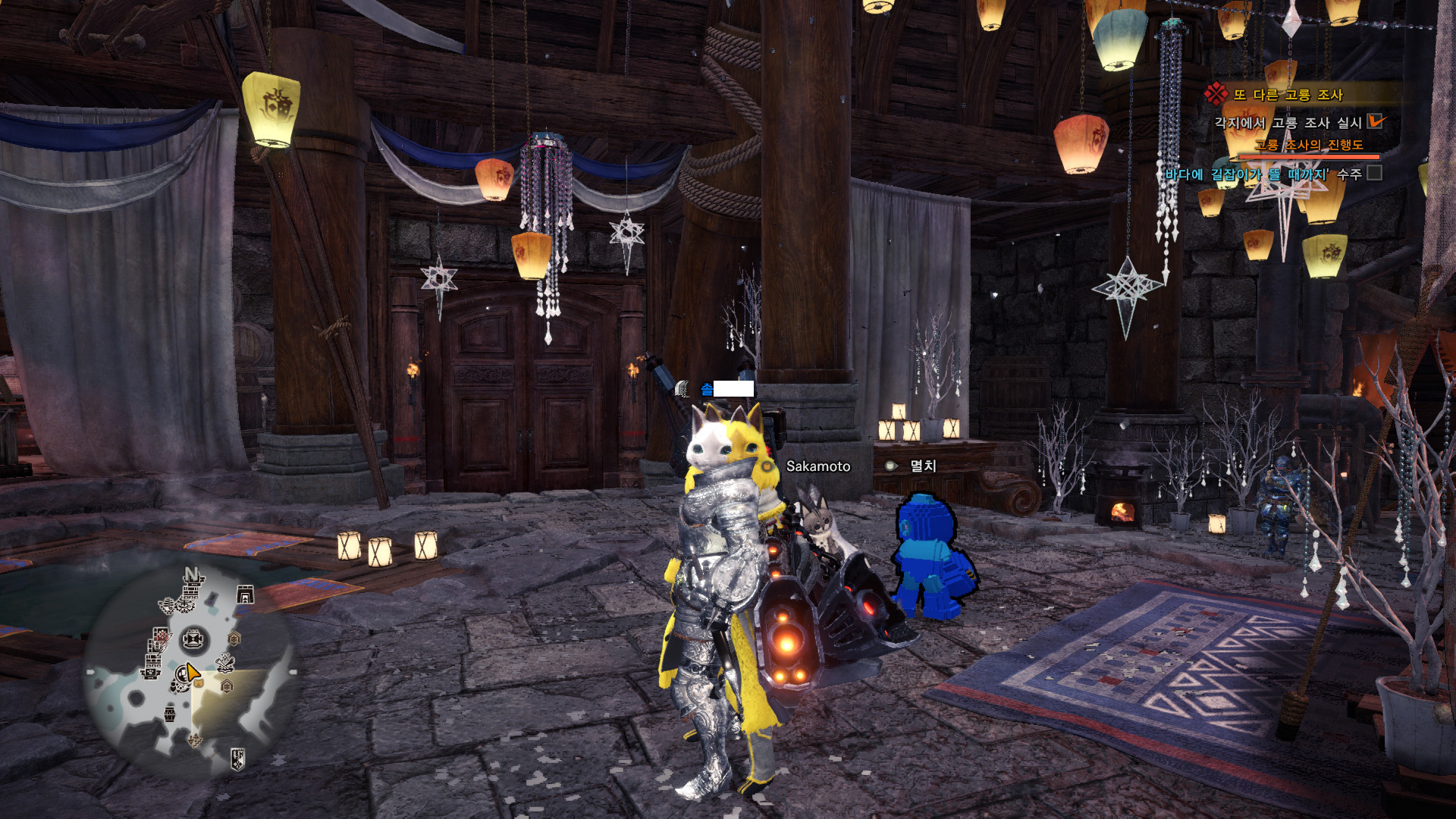Select the brown stairs marker on the minimap
The image size is (1456, 819).
point(195,739)
